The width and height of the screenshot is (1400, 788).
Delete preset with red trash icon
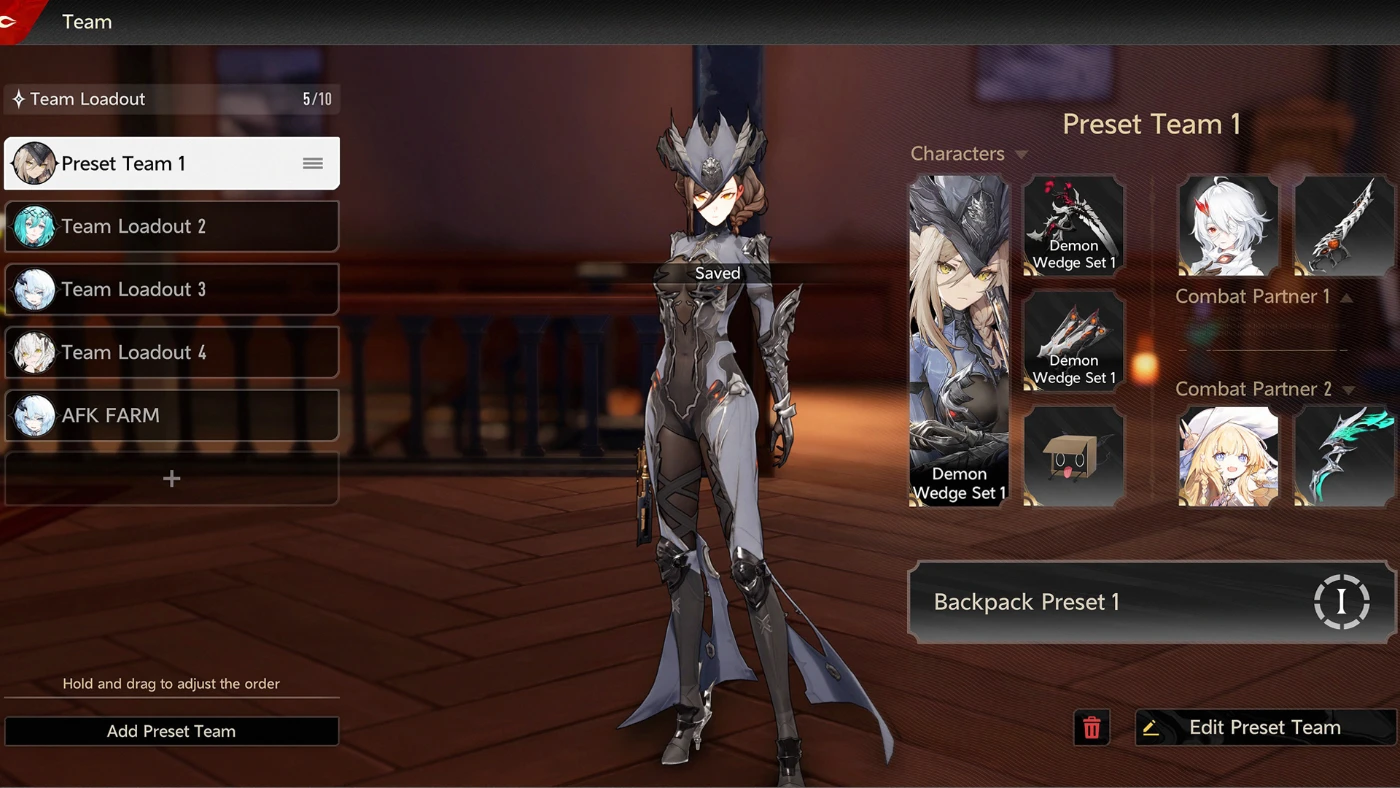pyautogui.click(x=1092, y=728)
